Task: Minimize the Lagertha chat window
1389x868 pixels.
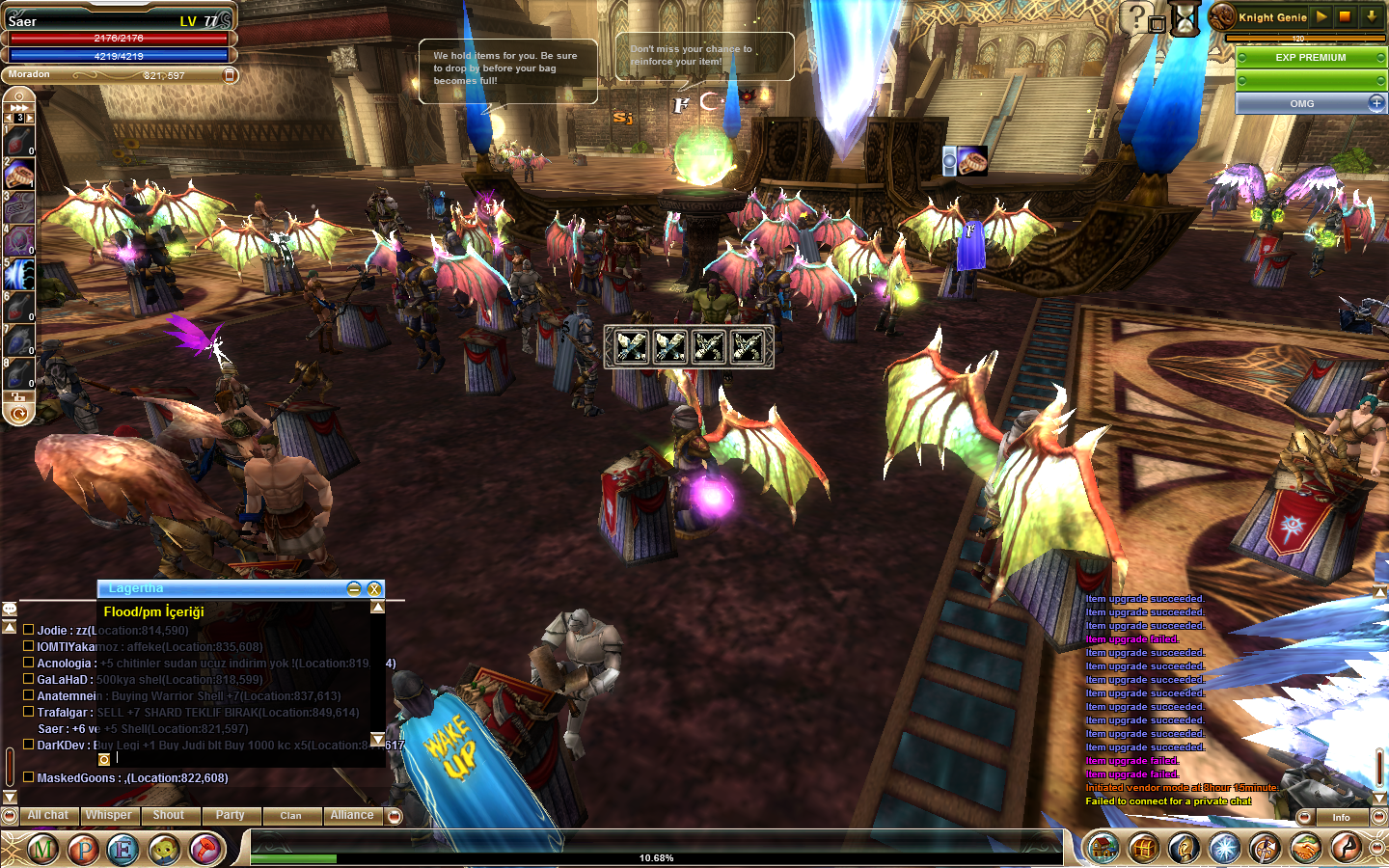Action: pos(354,588)
